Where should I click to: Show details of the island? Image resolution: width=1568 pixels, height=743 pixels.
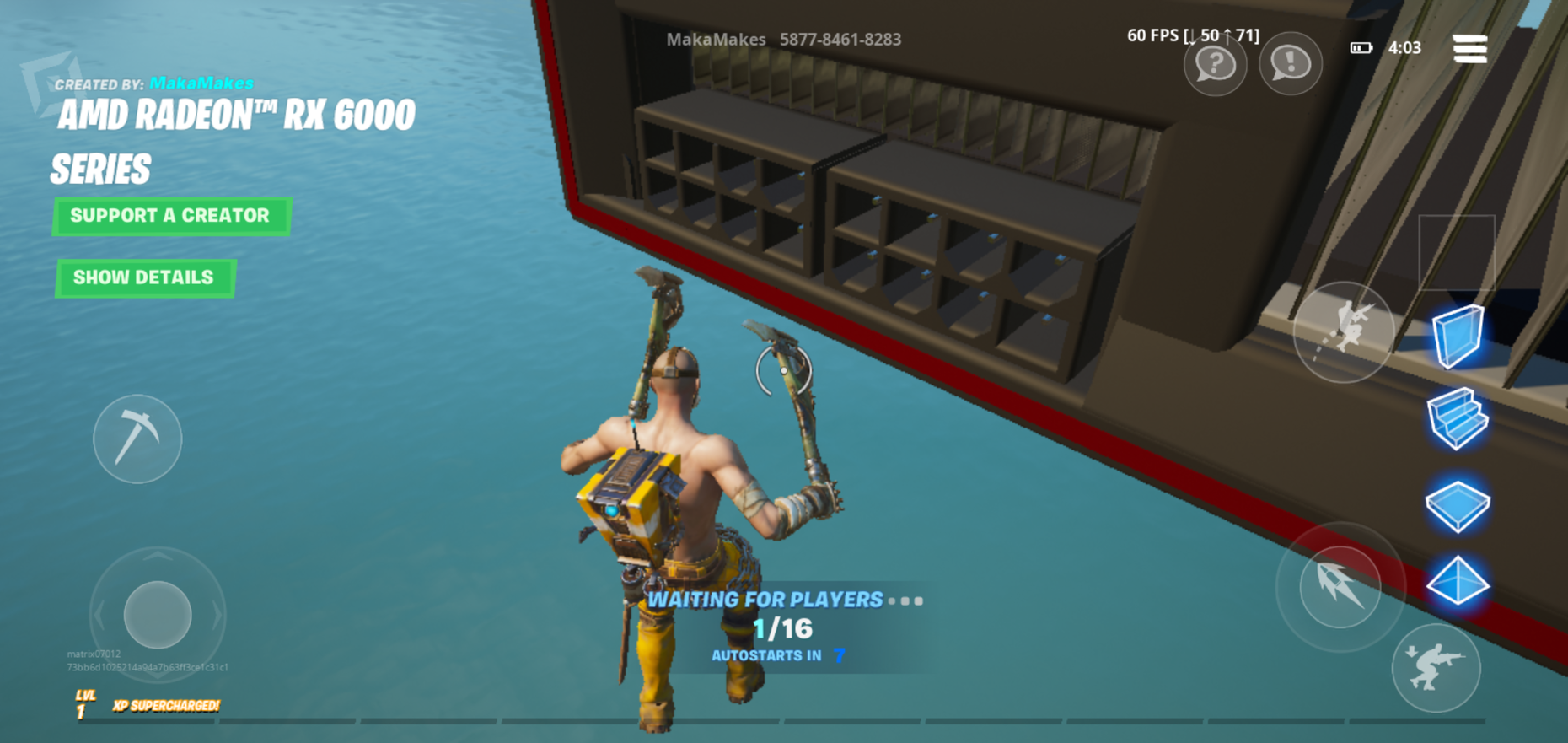[144, 277]
